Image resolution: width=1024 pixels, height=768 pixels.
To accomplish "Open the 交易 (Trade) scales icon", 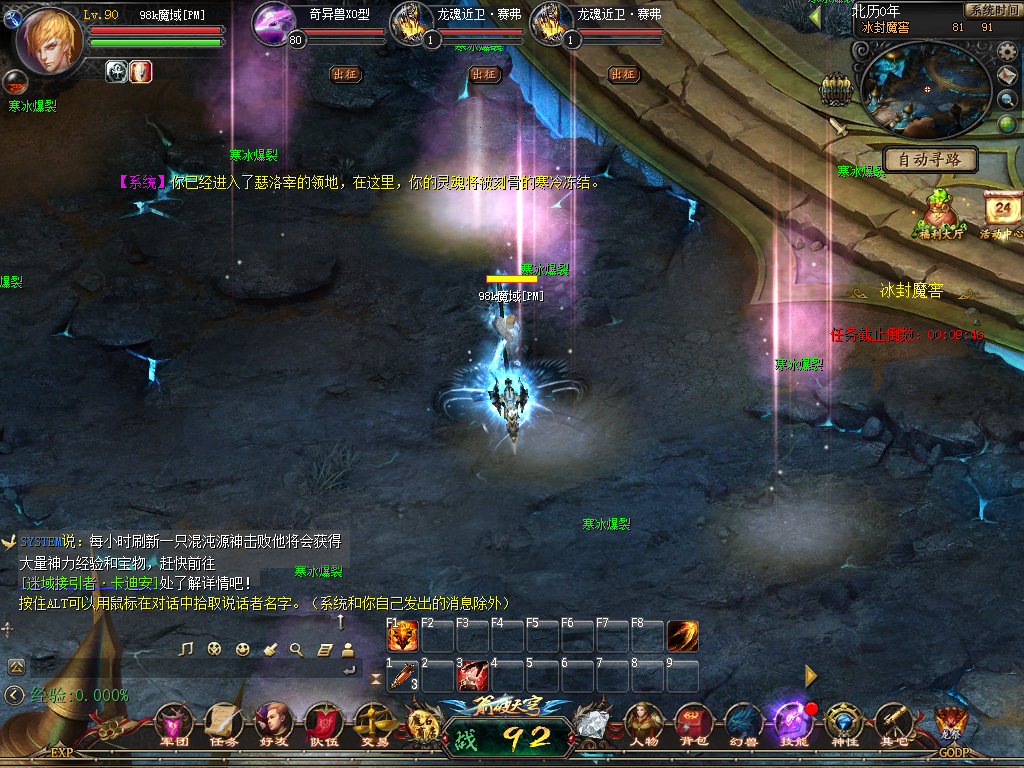I will (373, 722).
